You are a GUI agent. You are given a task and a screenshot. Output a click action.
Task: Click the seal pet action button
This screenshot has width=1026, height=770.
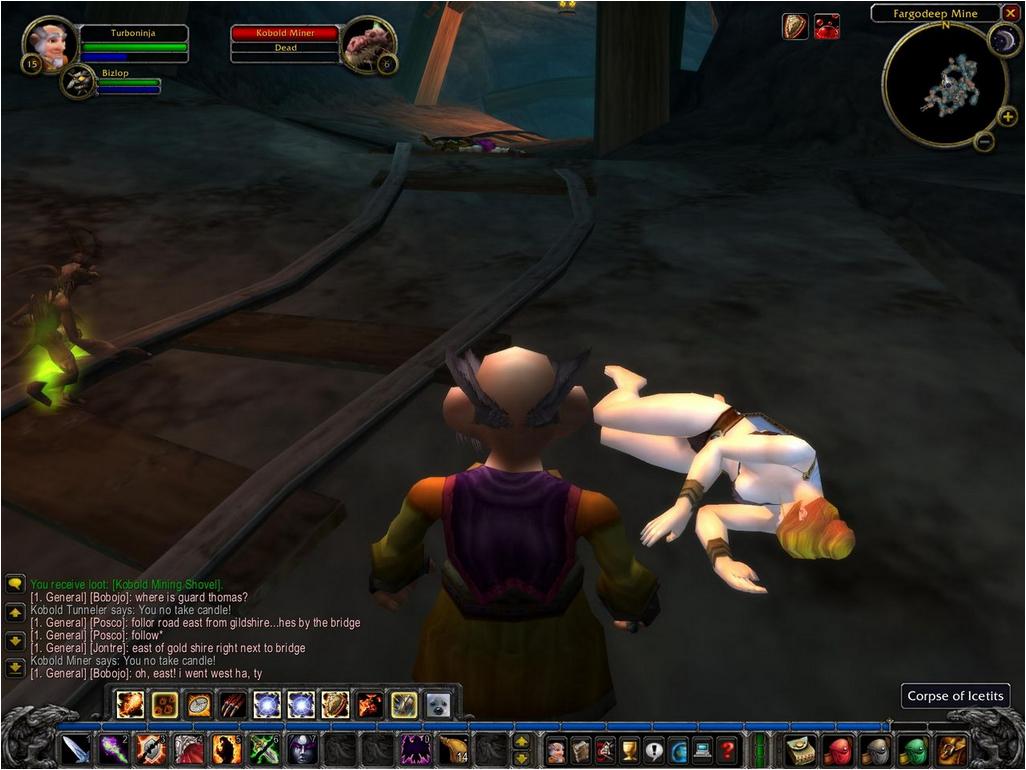[x=438, y=704]
